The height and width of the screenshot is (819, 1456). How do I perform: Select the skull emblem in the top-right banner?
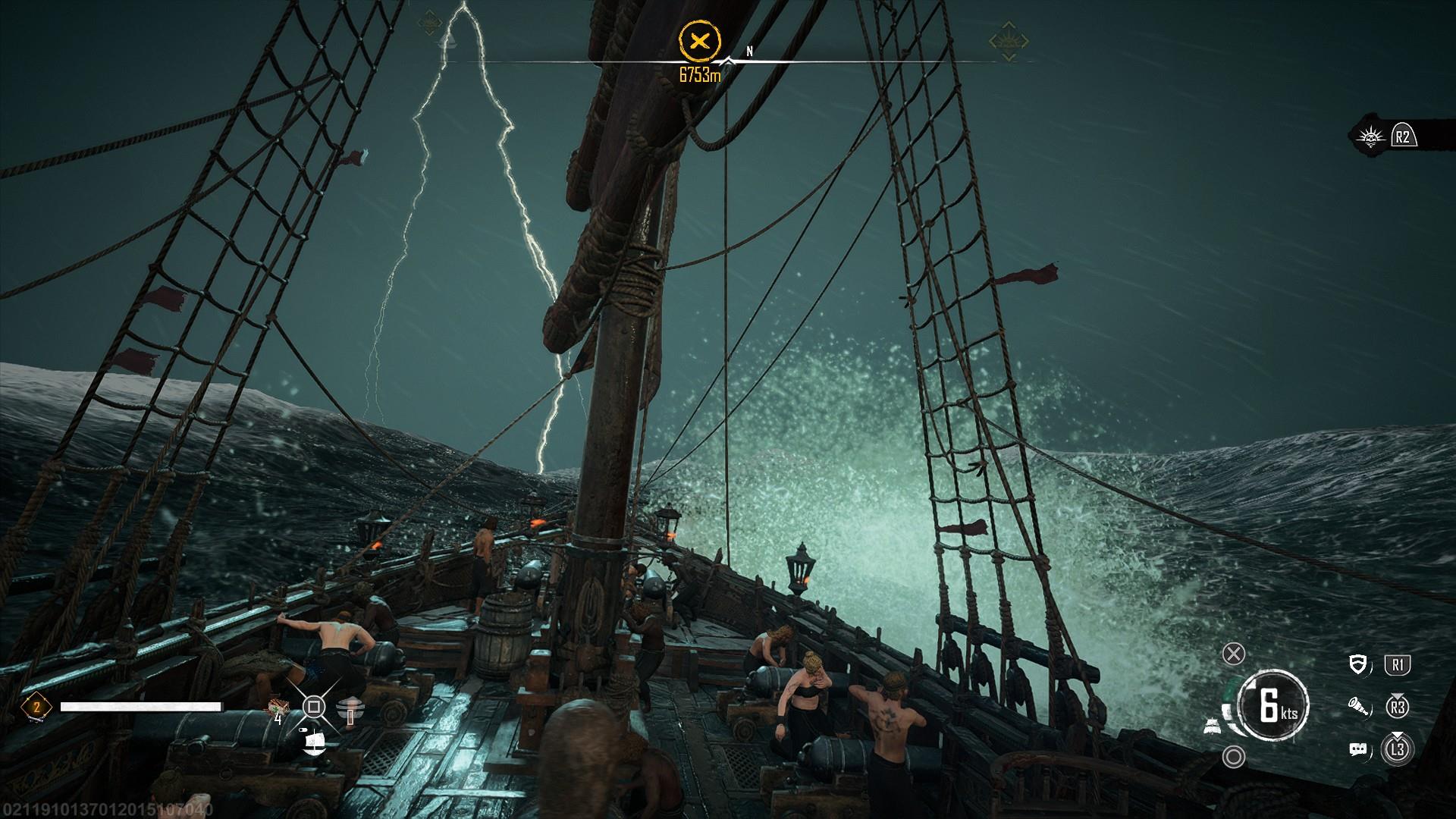pyautogui.click(x=1368, y=136)
